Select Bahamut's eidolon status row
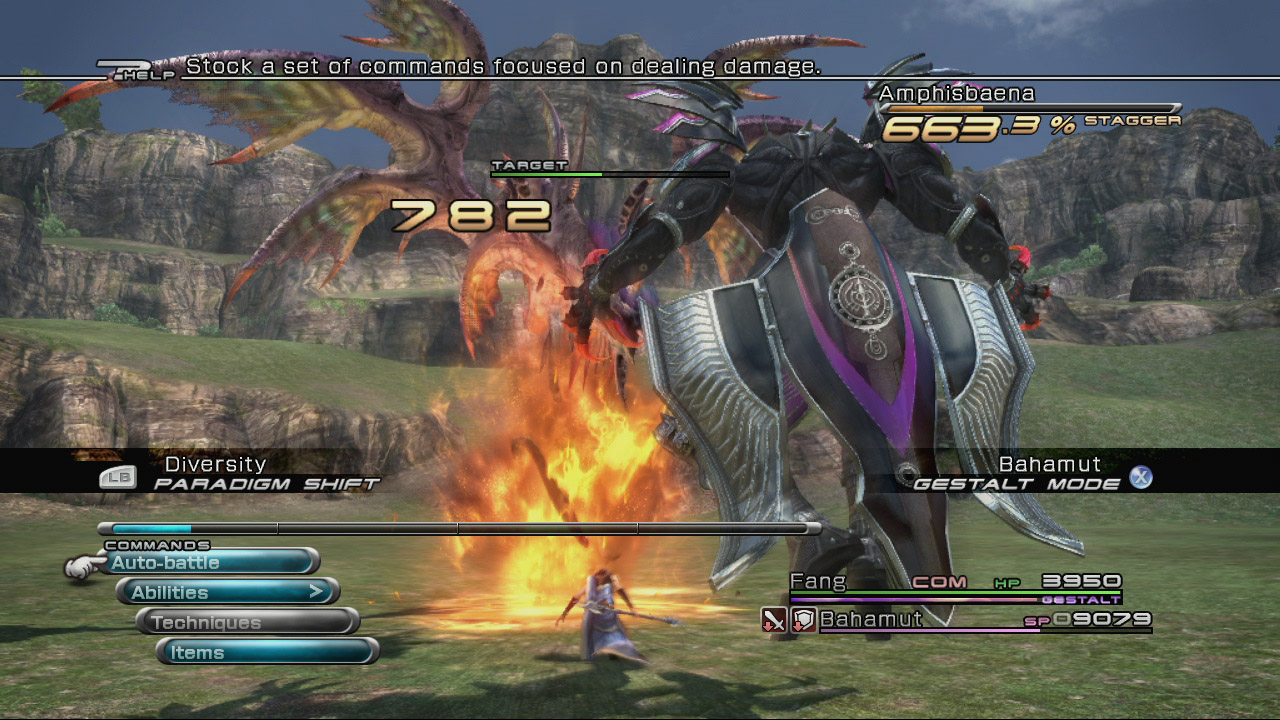Viewport: 1280px width, 720px height. coord(955,620)
